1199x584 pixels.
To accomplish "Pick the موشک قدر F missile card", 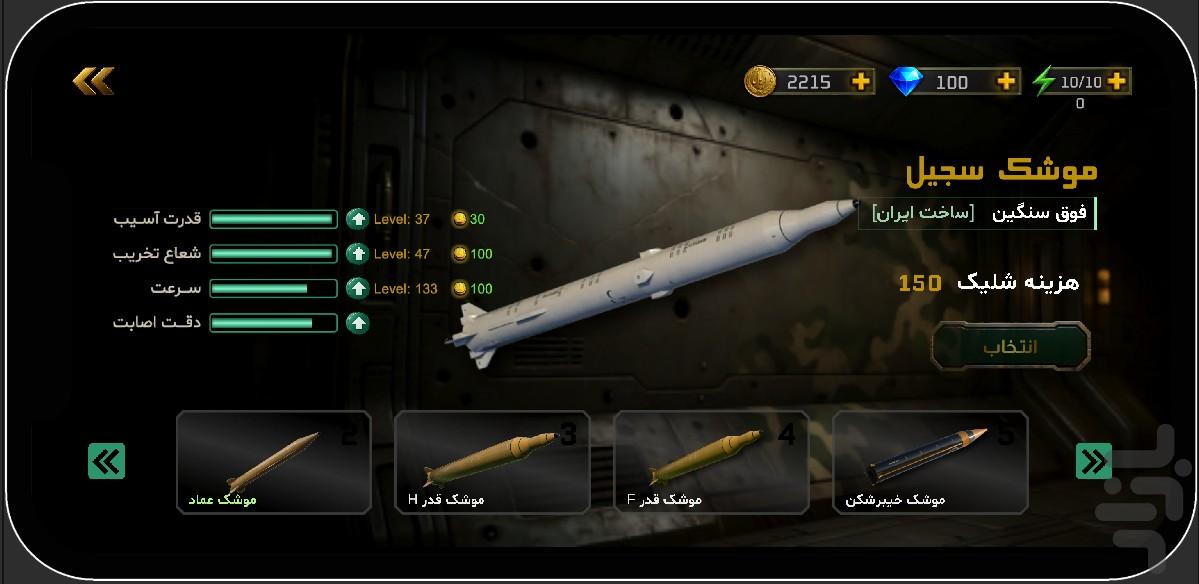I will click(710, 462).
